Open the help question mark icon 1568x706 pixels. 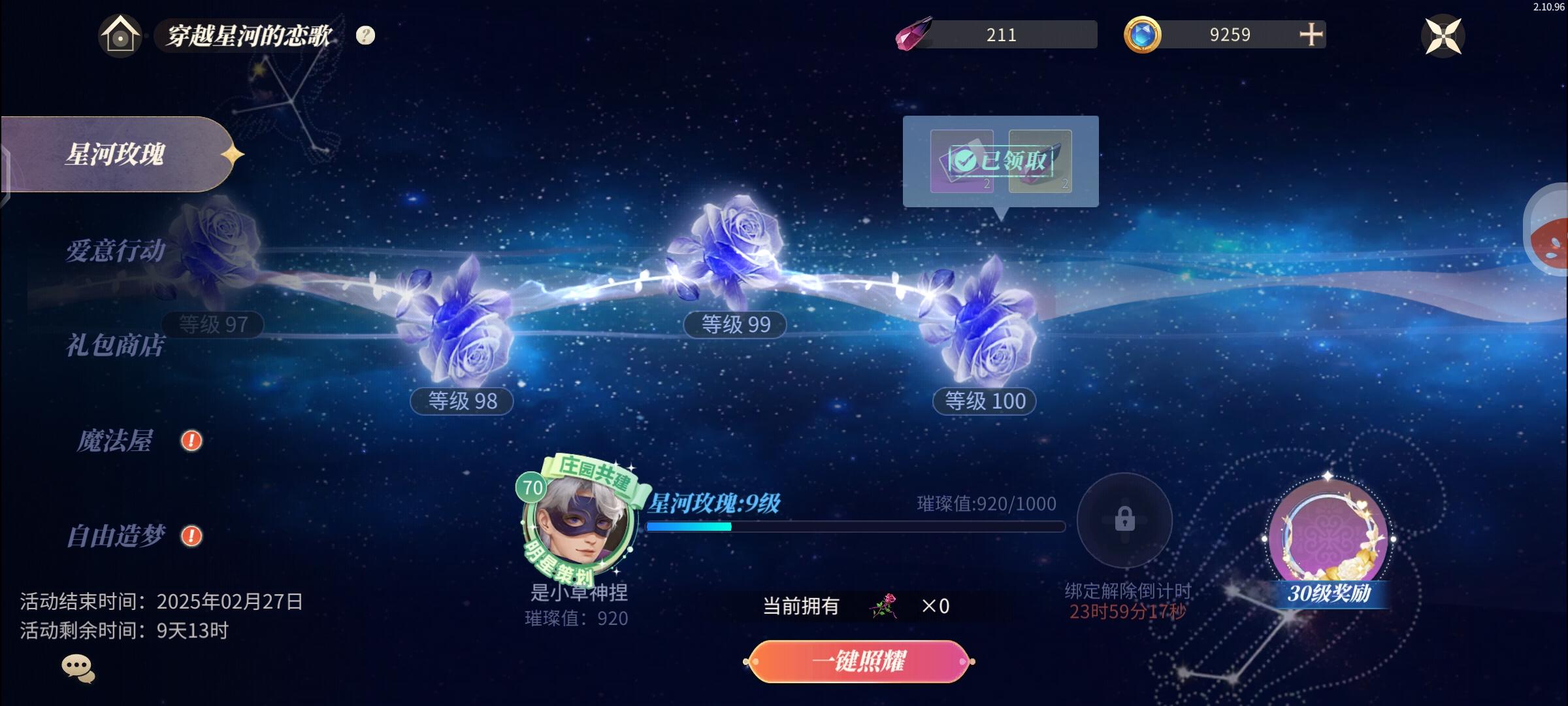coord(364,36)
